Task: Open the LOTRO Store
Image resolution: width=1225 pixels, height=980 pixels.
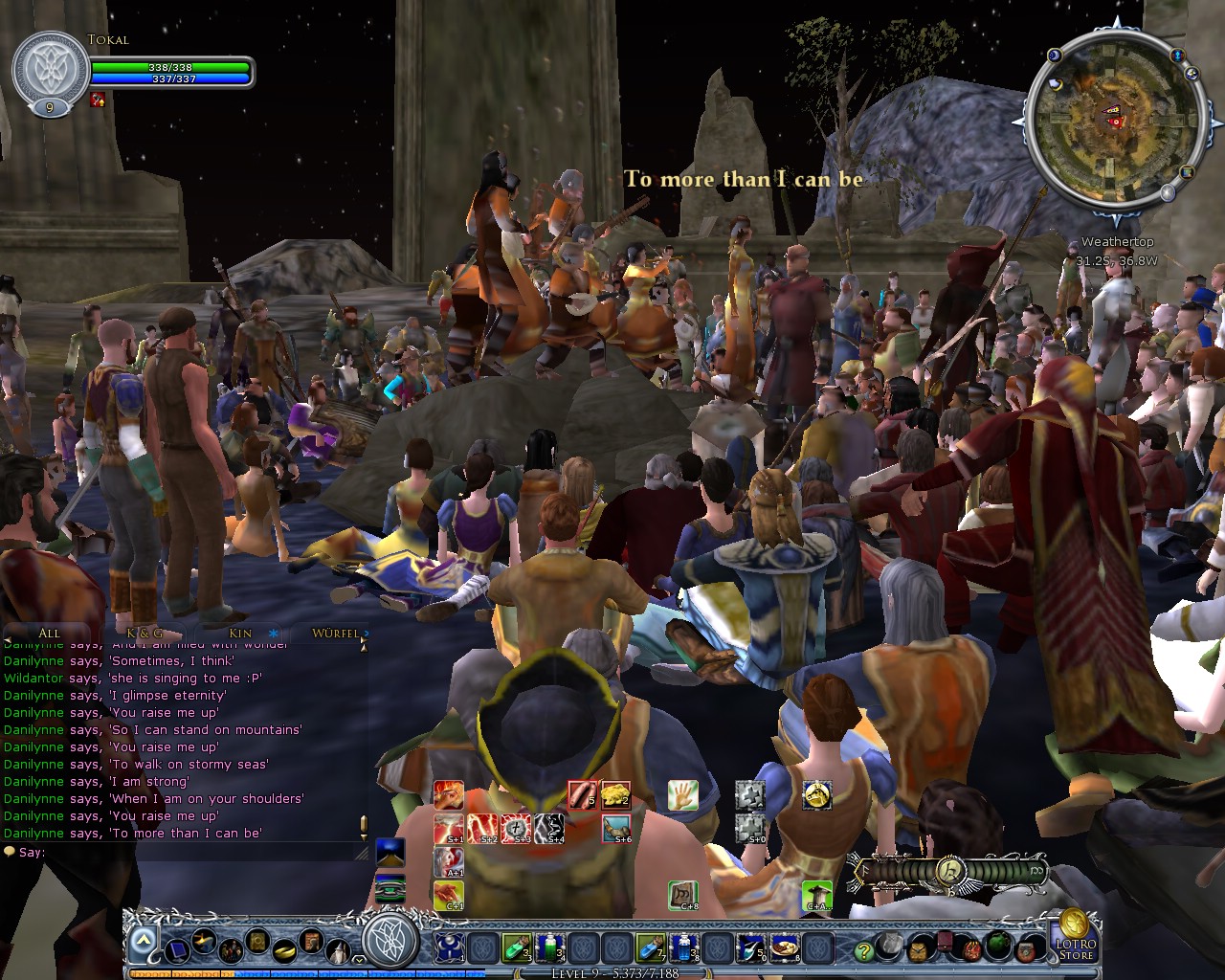Action: point(1076,947)
